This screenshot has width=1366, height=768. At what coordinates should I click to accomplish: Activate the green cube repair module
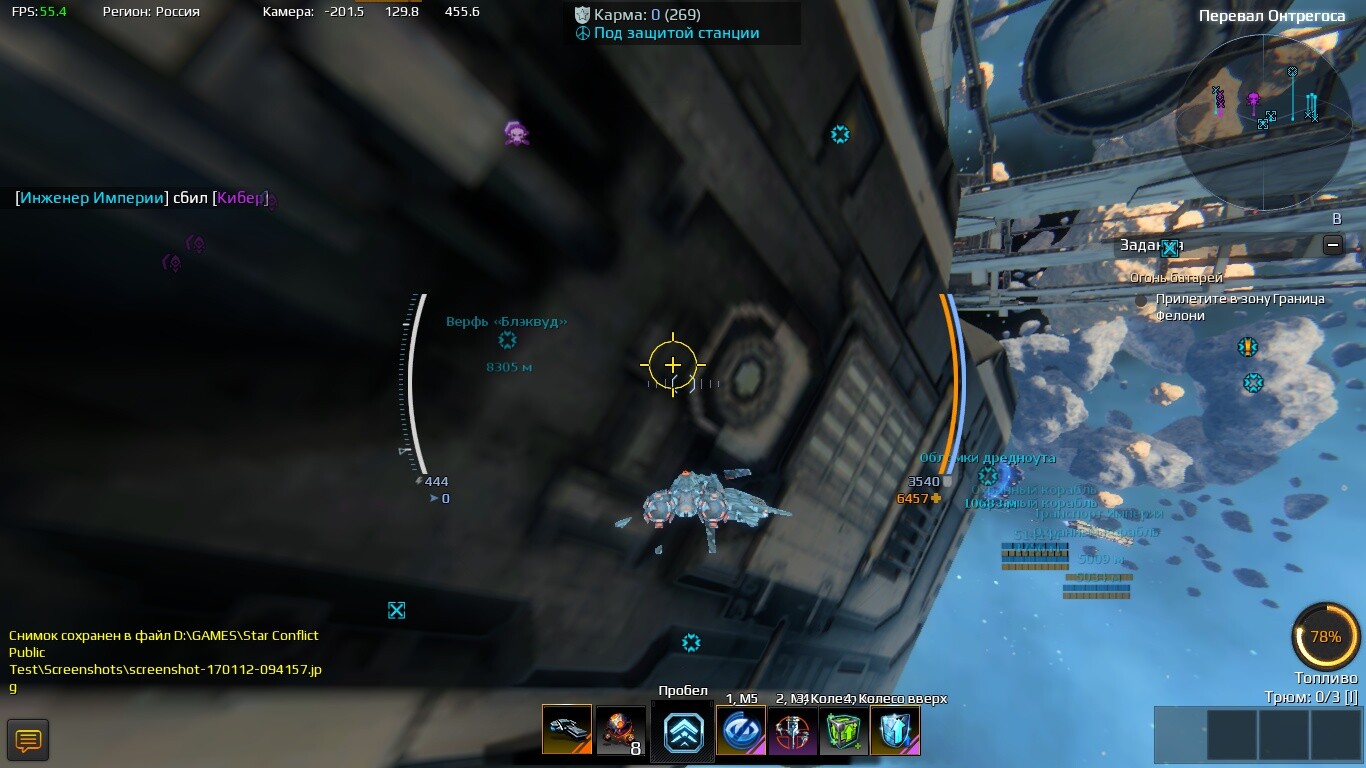click(x=844, y=730)
